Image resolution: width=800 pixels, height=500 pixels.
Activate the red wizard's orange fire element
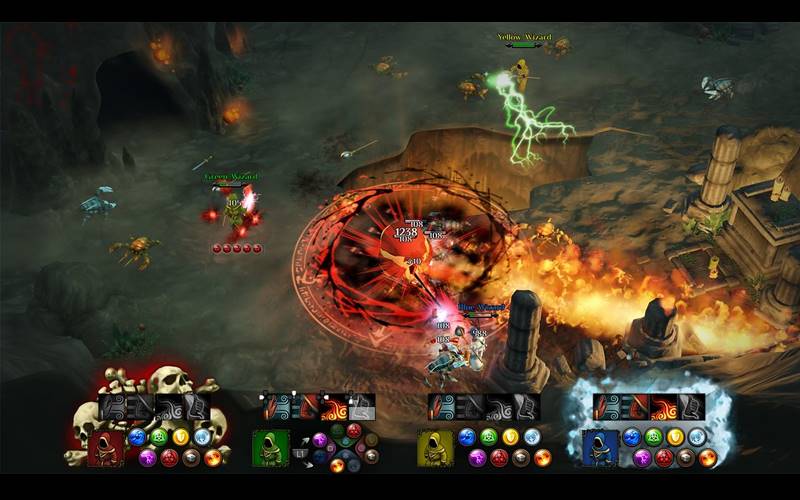click(212, 458)
